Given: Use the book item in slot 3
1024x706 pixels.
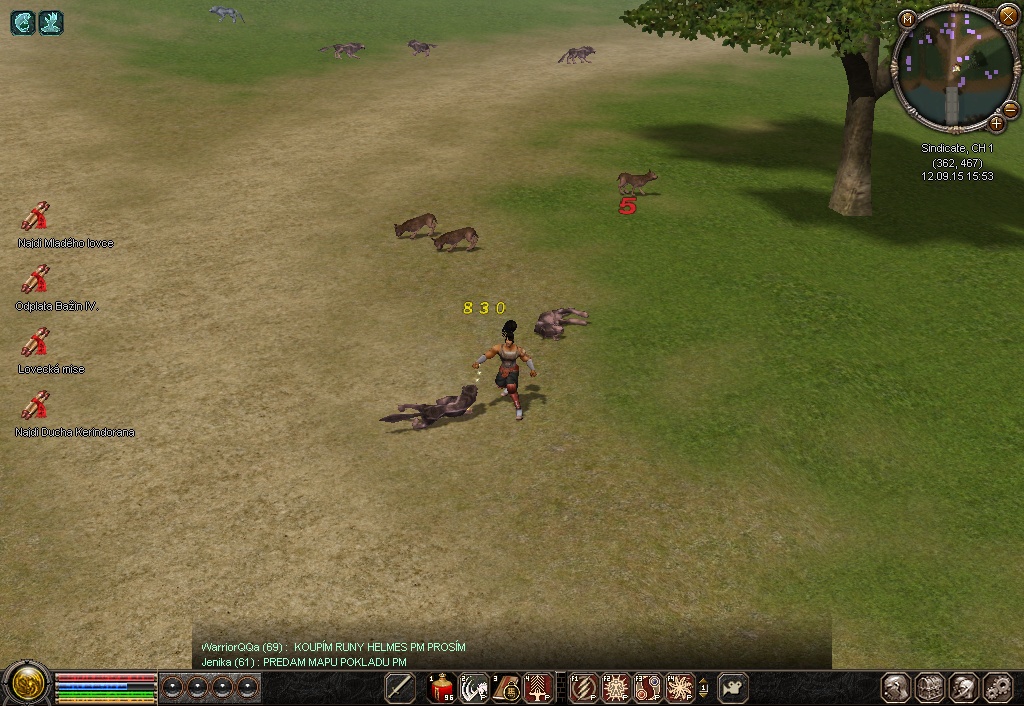Looking at the screenshot, I should 506,688.
